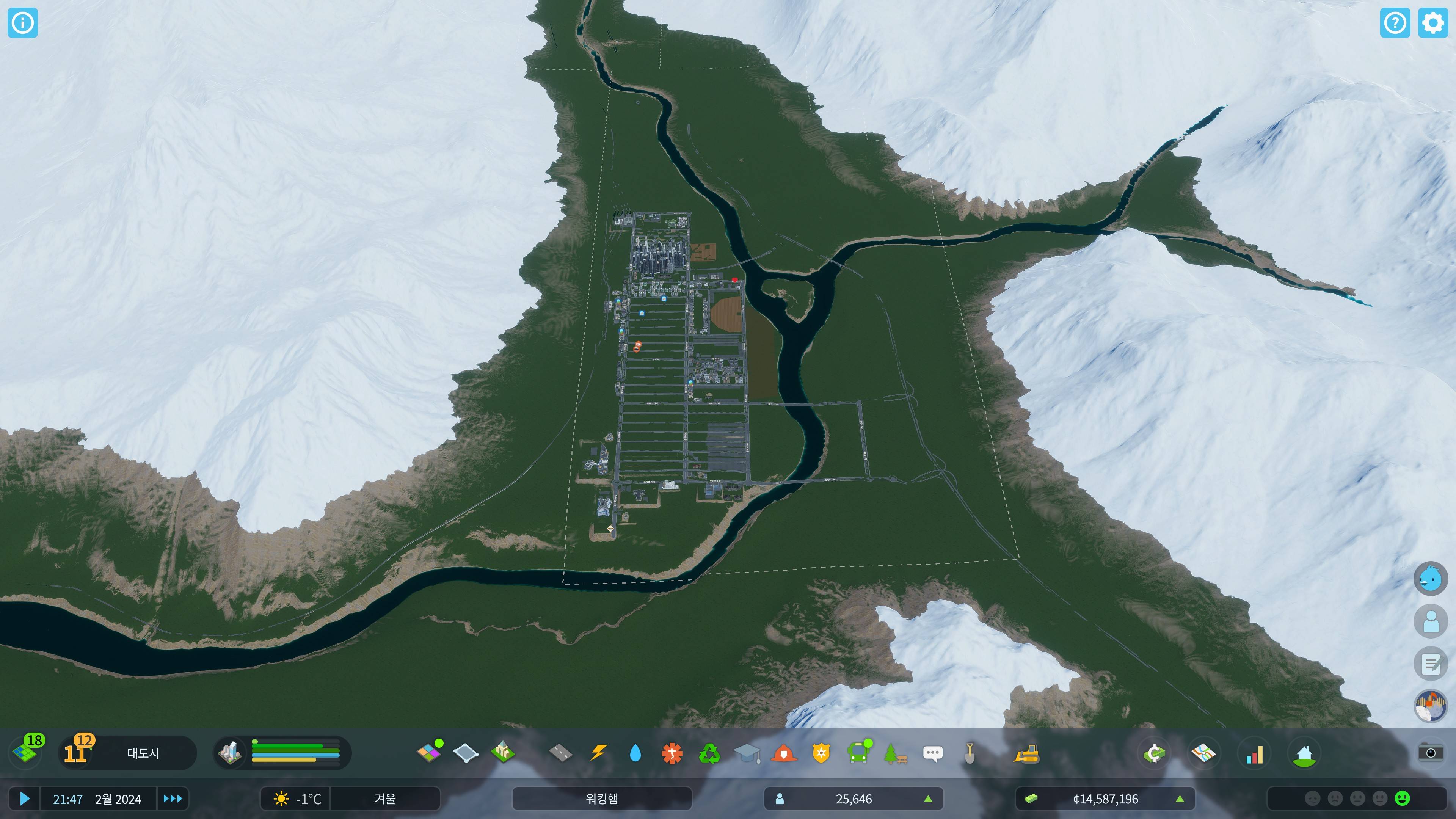Screen dimensions: 1456x819
Task: Open the roads build menu
Action: coord(560,753)
